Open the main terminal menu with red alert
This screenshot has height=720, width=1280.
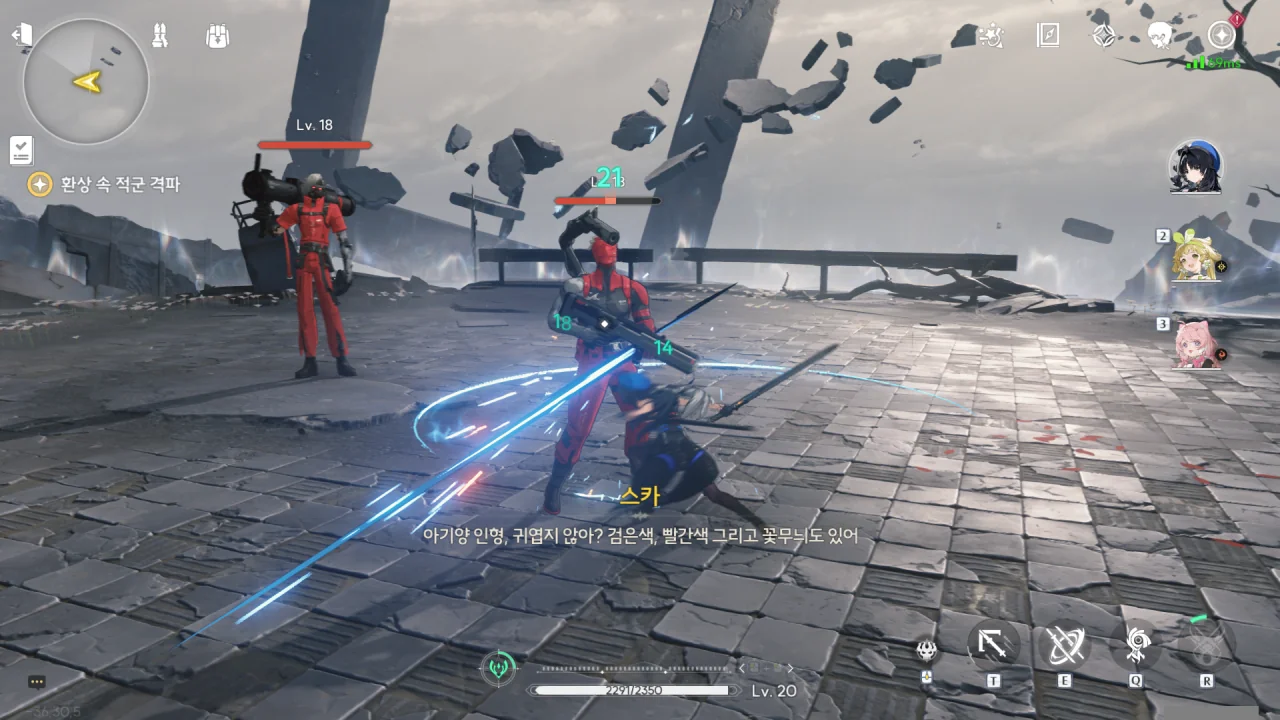pyautogui.click(x=1221, y=35)
